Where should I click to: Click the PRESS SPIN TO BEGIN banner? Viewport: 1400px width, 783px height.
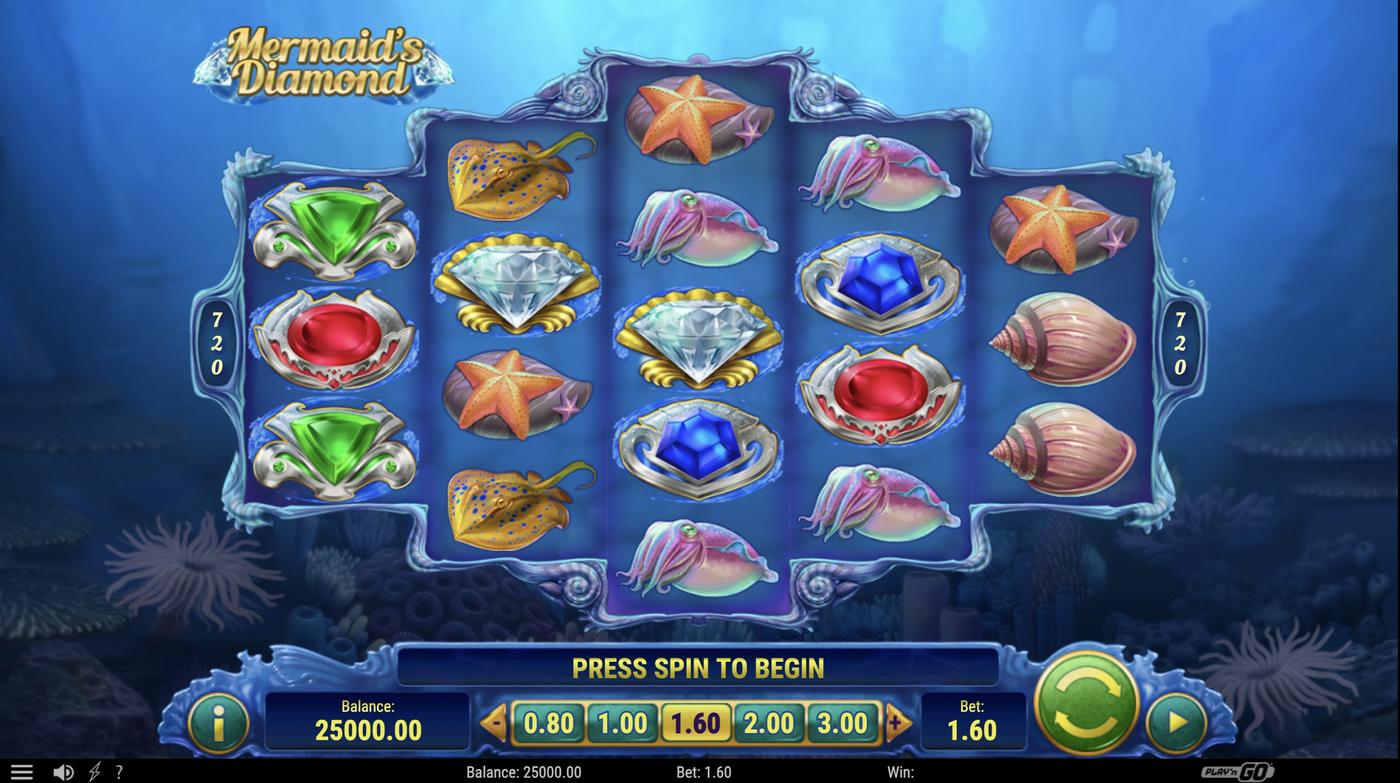coord(697,667)
